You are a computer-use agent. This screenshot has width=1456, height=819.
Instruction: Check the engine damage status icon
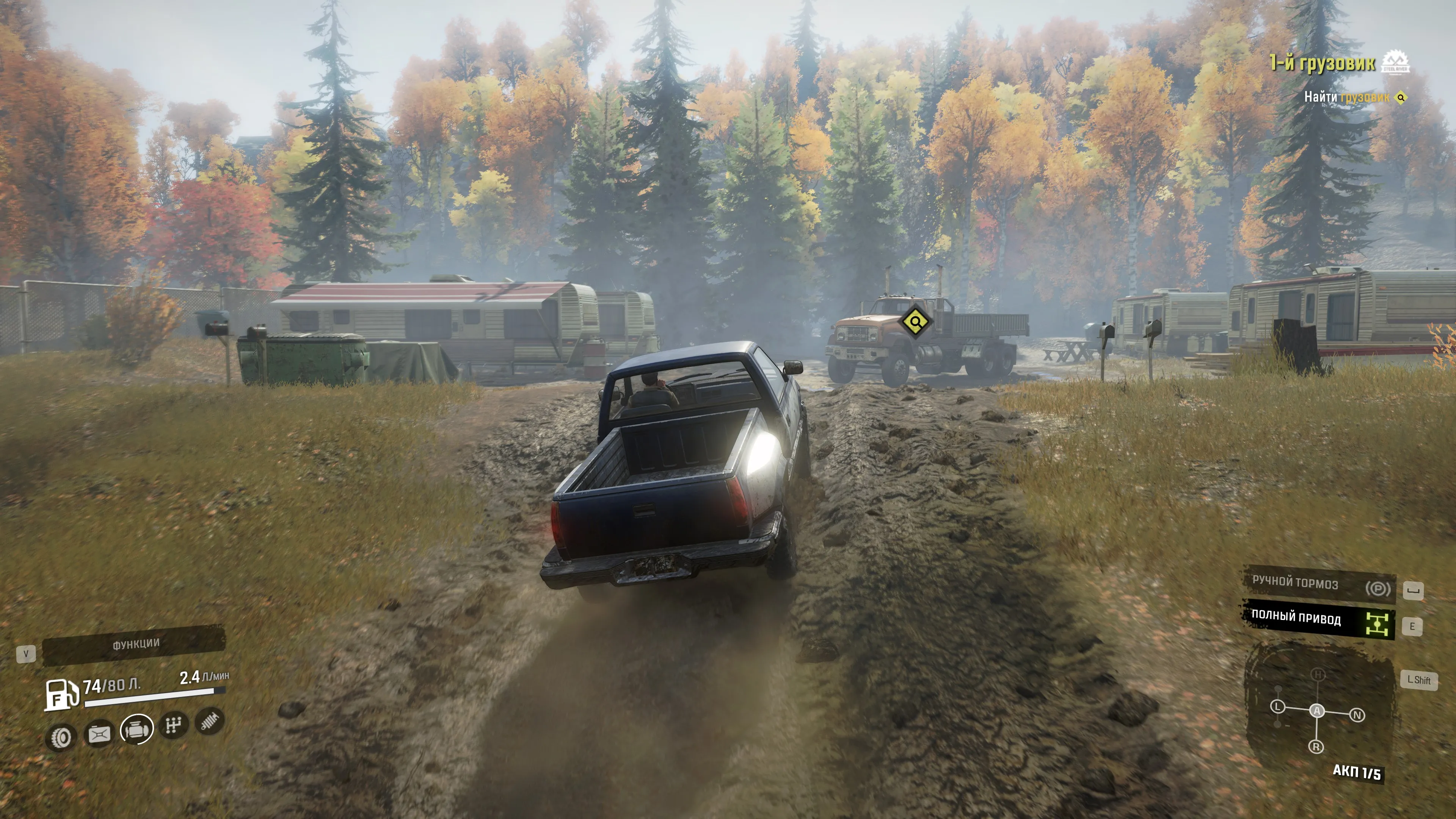point(136,729)
